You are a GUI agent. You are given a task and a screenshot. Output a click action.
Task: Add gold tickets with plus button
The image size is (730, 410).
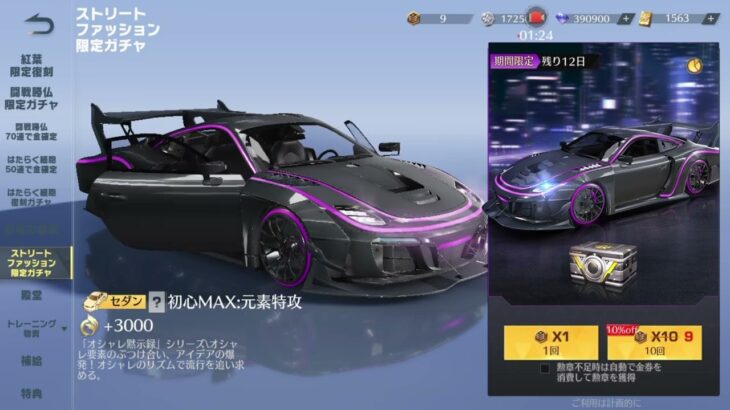click(710, 18)
